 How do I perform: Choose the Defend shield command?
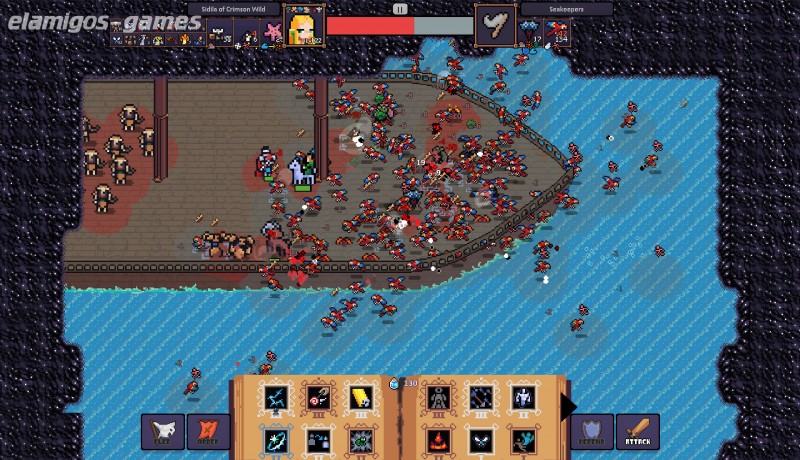click(592, 431)
